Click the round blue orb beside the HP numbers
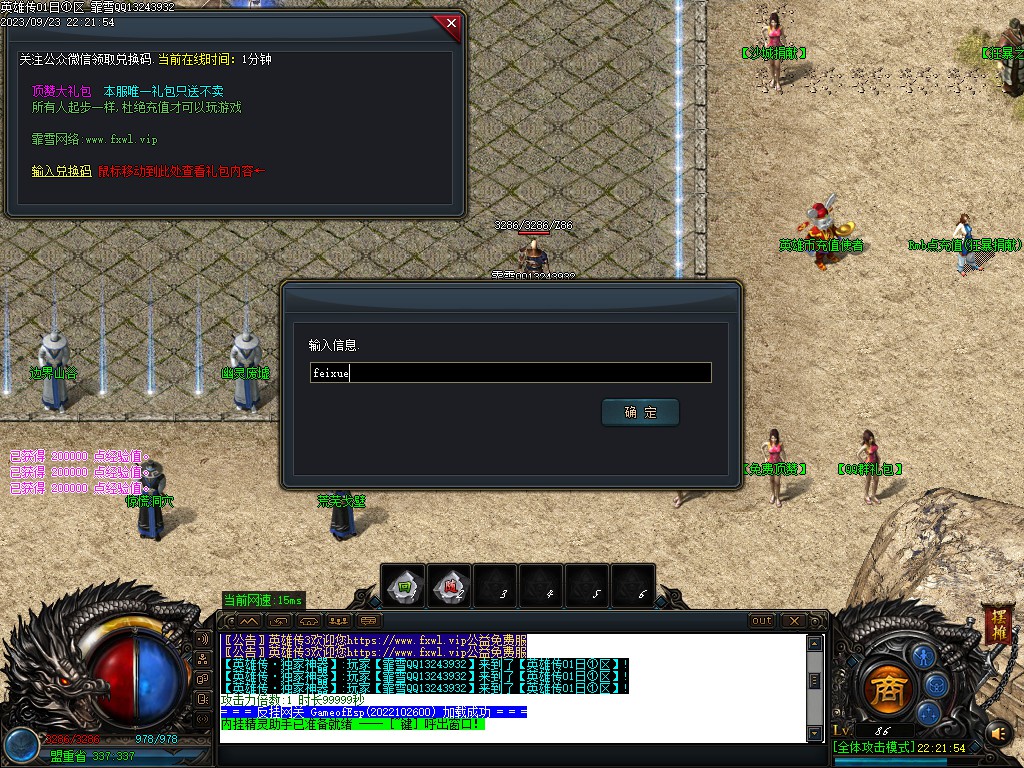 (19, 745)
